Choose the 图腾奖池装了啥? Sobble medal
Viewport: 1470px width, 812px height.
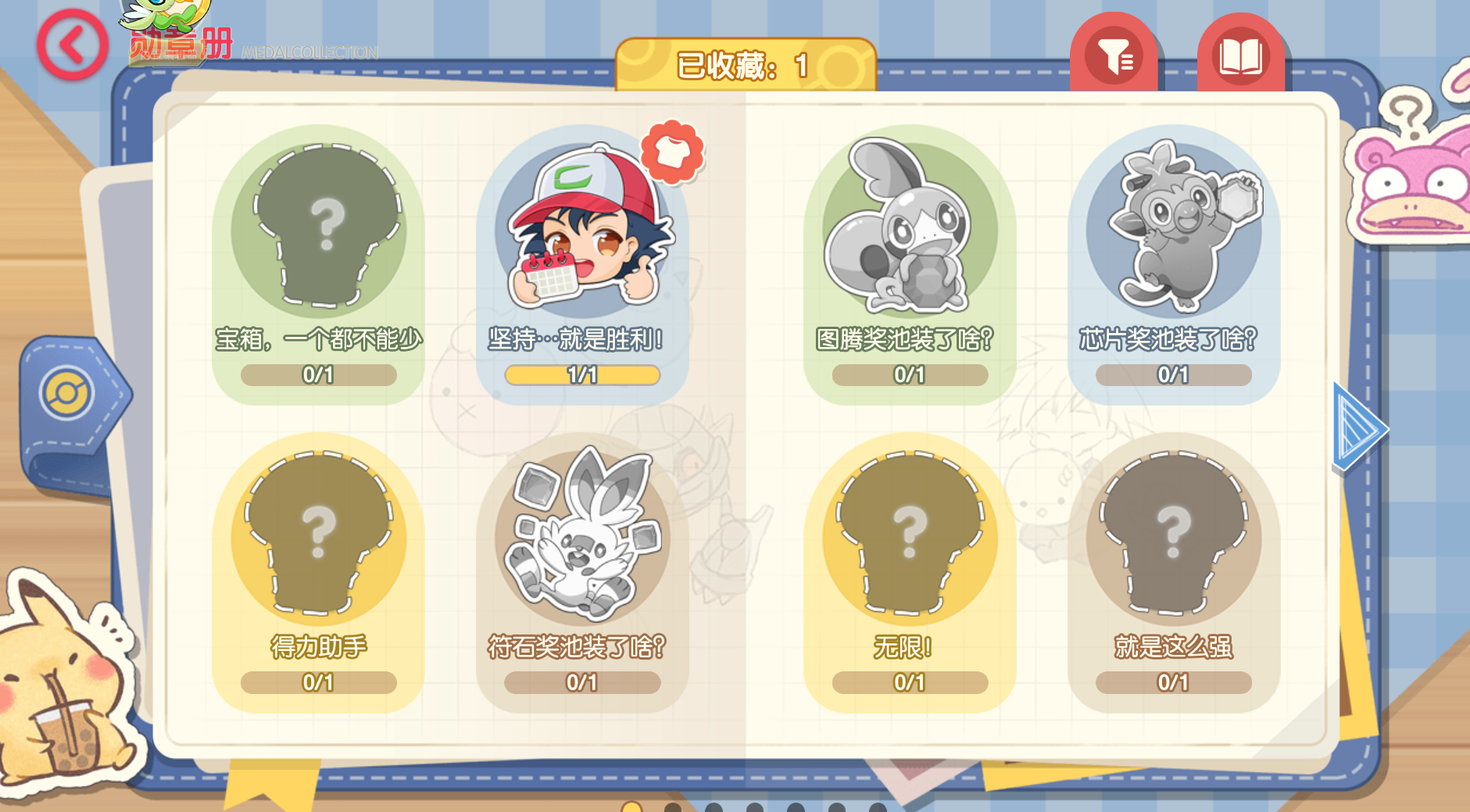coord(910,234)
